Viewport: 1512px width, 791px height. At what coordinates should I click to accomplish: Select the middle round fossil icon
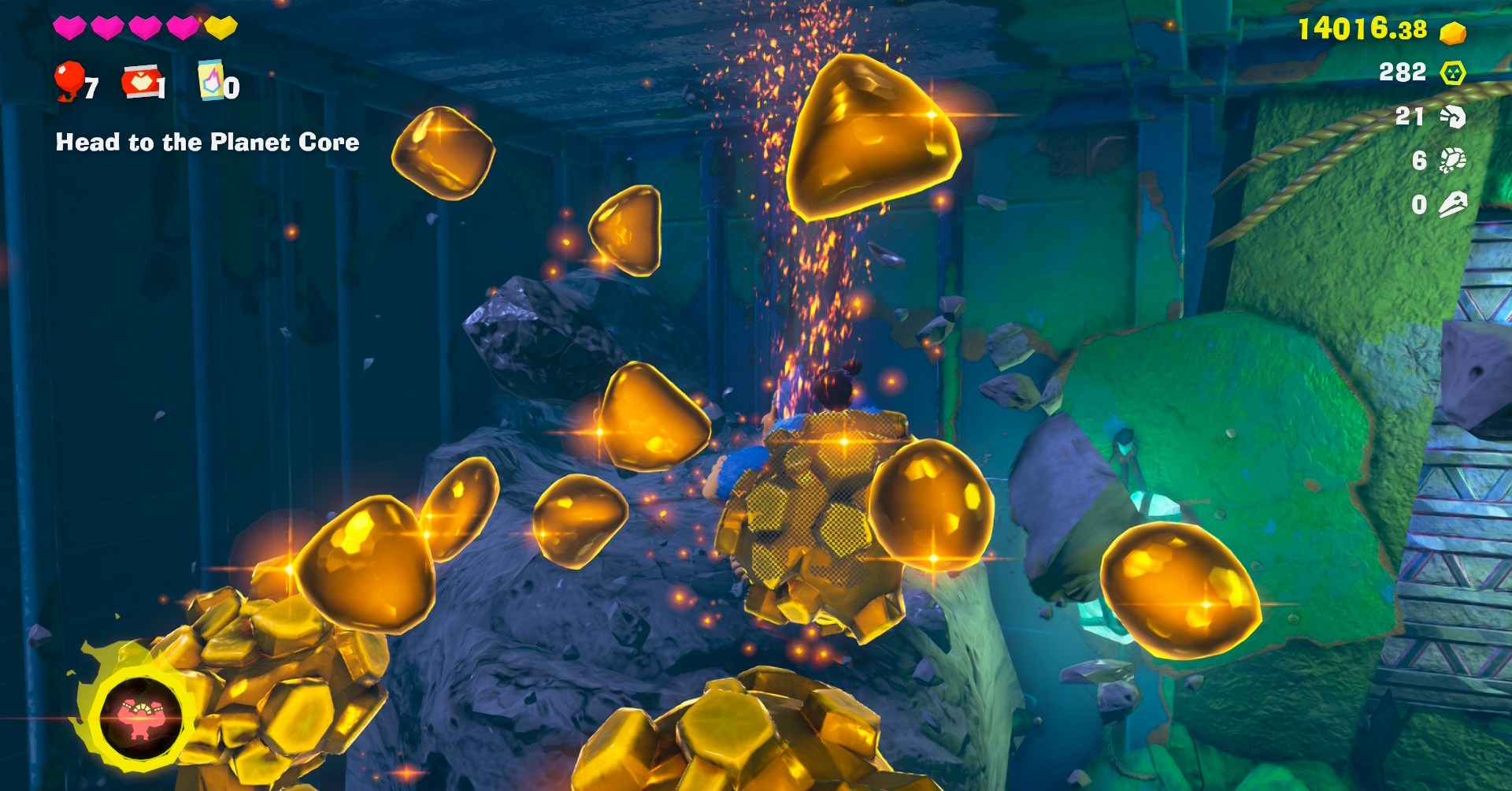pos(1452,161)
